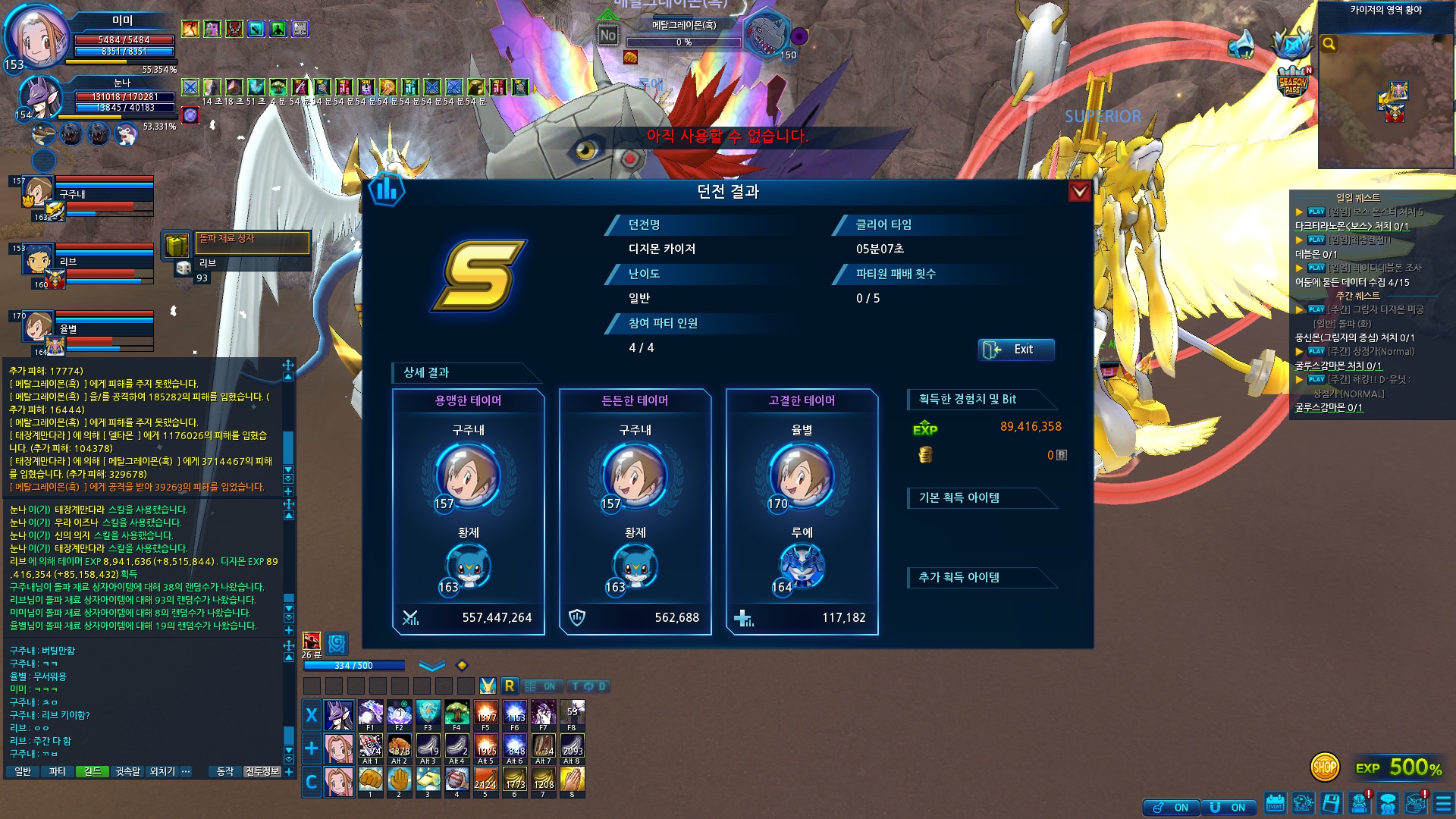
Task: Switch chat to the 일반 tab
Action: (x=23, y=771)
